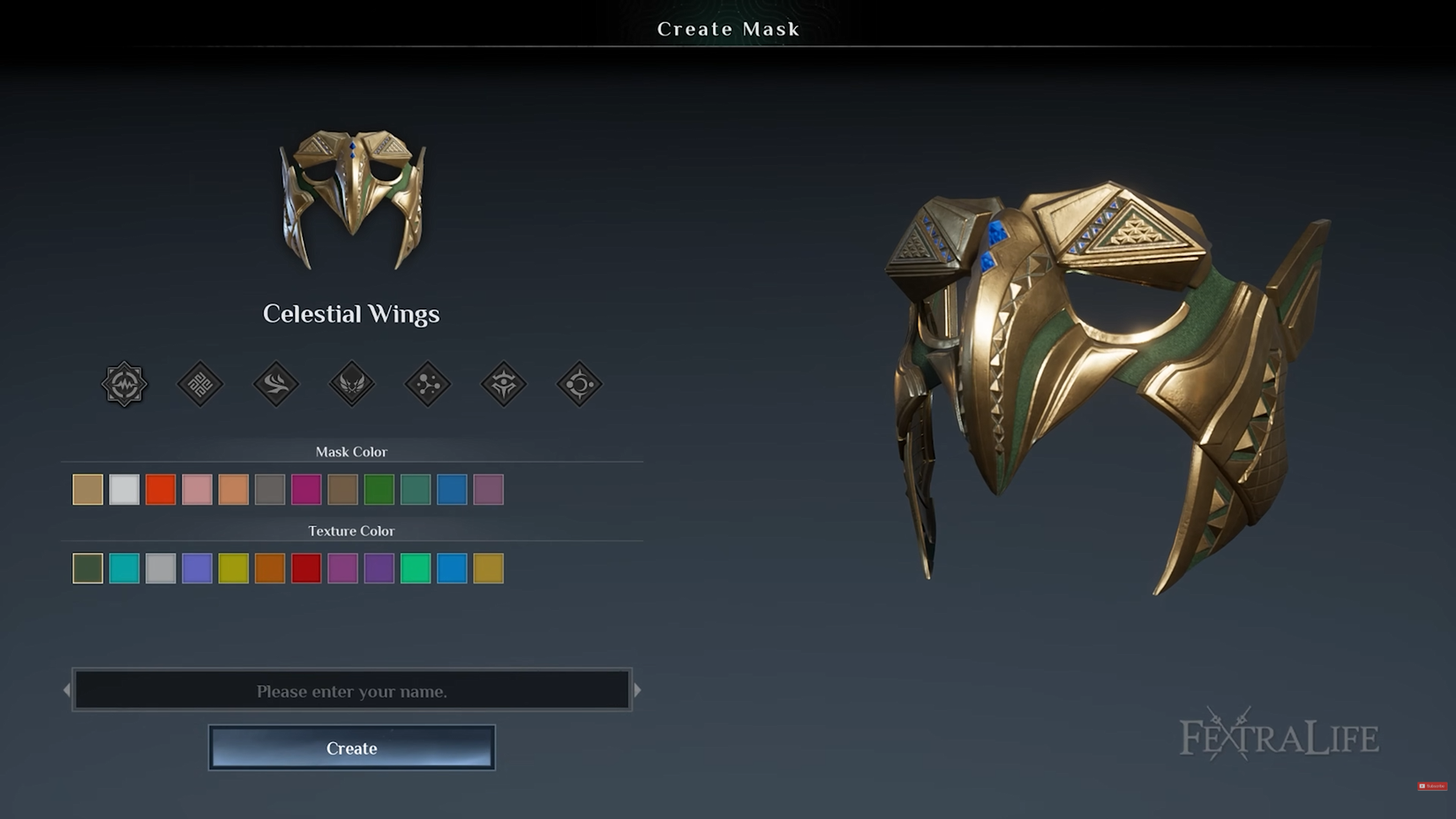The image size is (1456, 819).
Task: Choose the green Mask Color swatch
Action: (x=379, y=490)
